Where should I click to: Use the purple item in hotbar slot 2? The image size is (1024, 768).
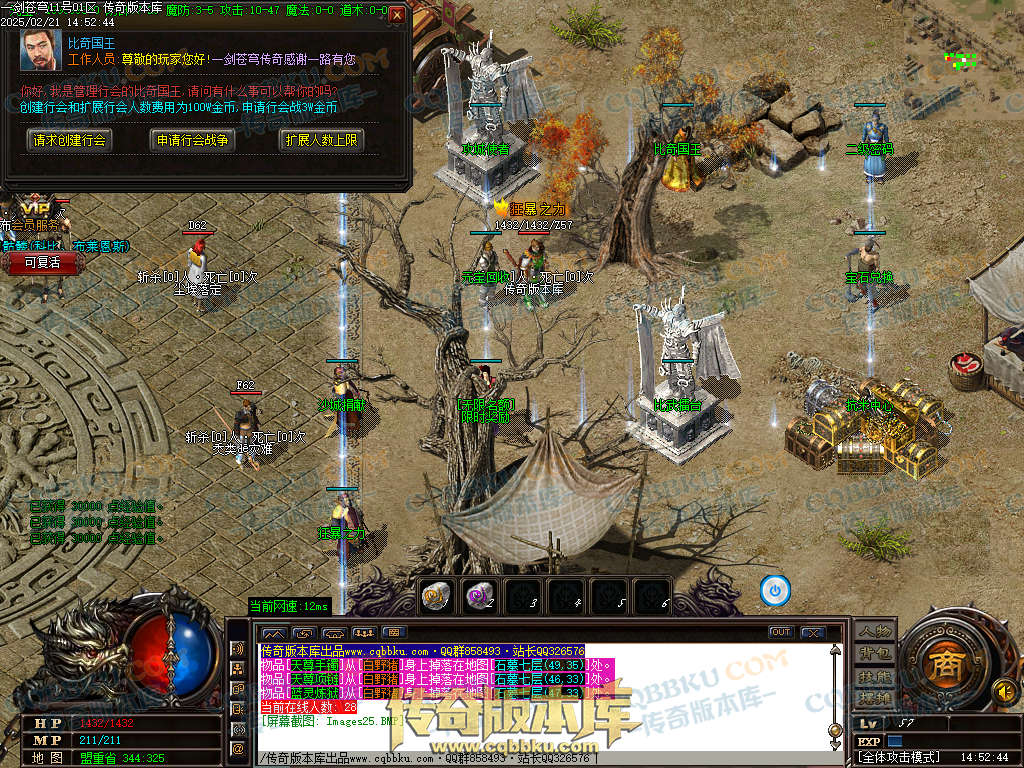(x=480, y=595)
